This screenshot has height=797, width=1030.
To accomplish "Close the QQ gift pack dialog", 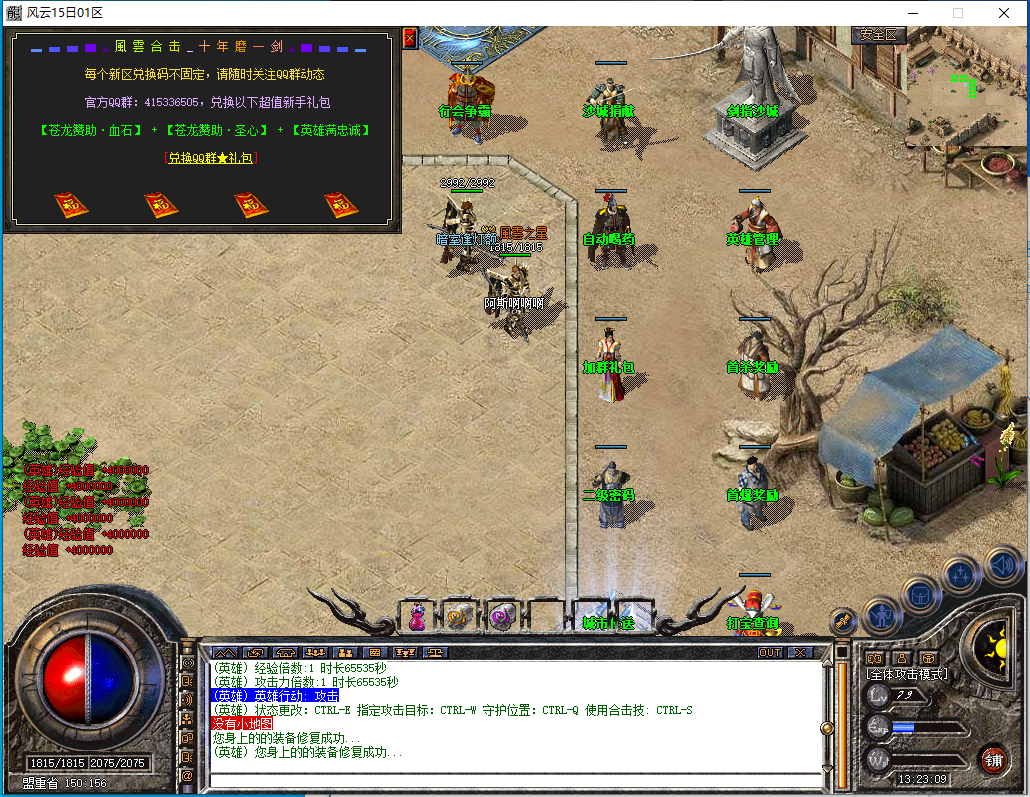I will point(409,38).
